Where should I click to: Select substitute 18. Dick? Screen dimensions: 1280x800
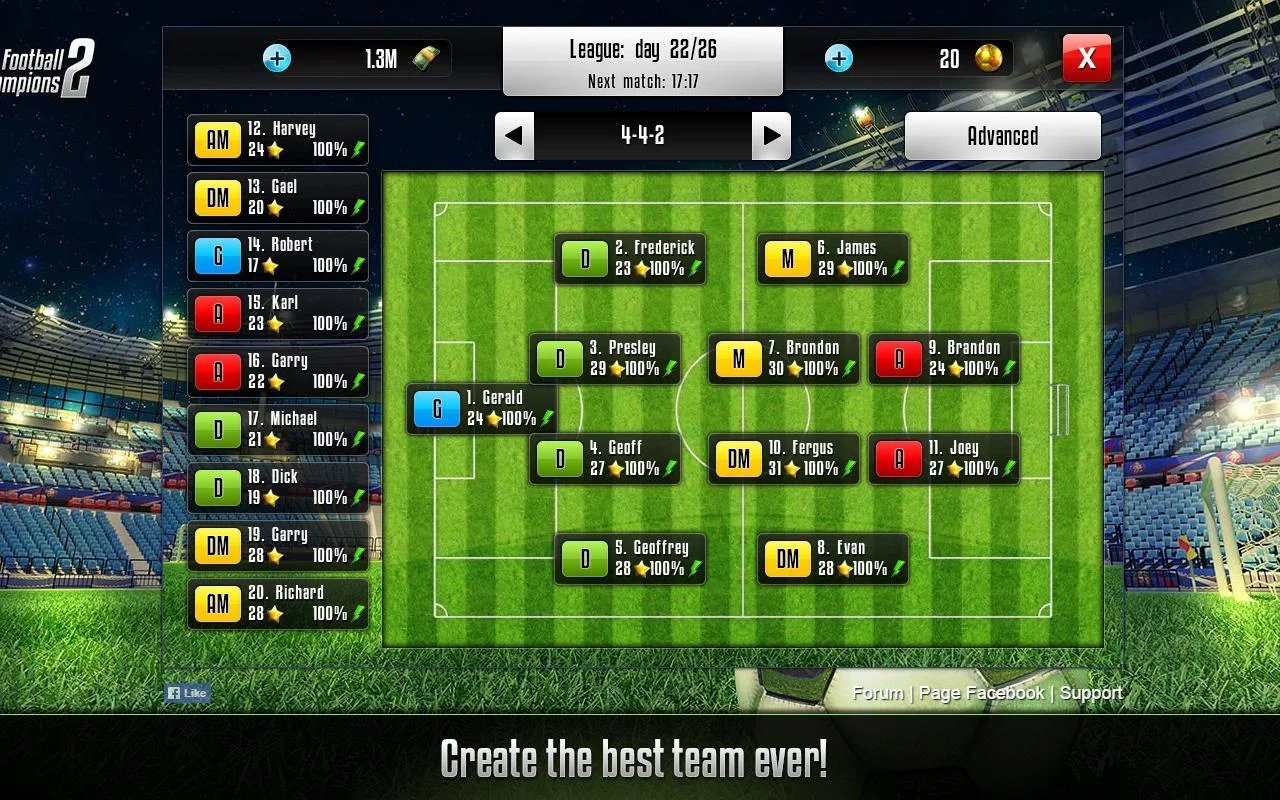(278, 488)
